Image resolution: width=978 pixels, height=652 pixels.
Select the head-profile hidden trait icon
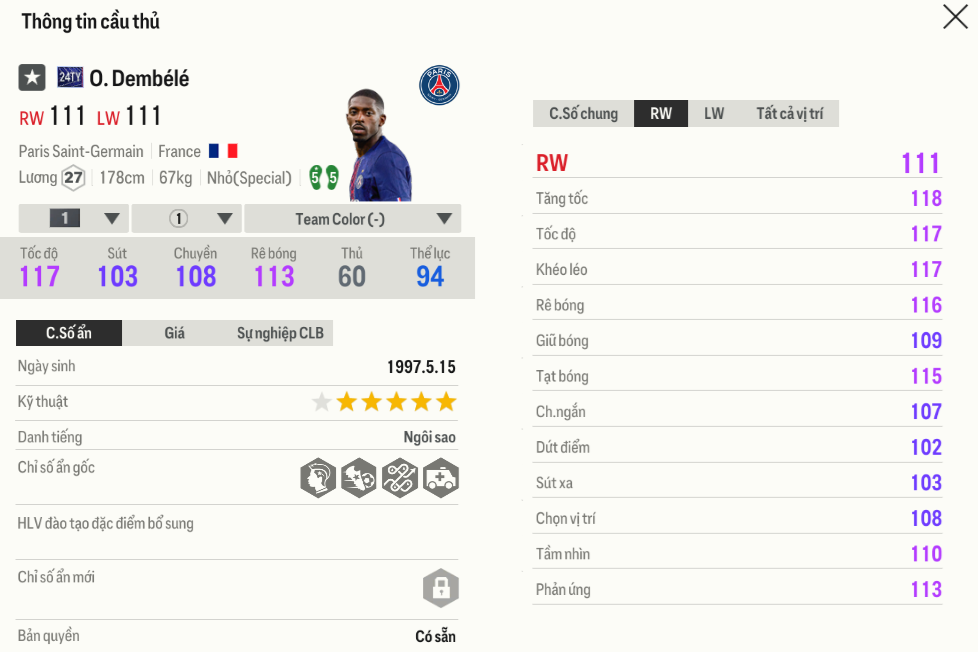(318, 478)
